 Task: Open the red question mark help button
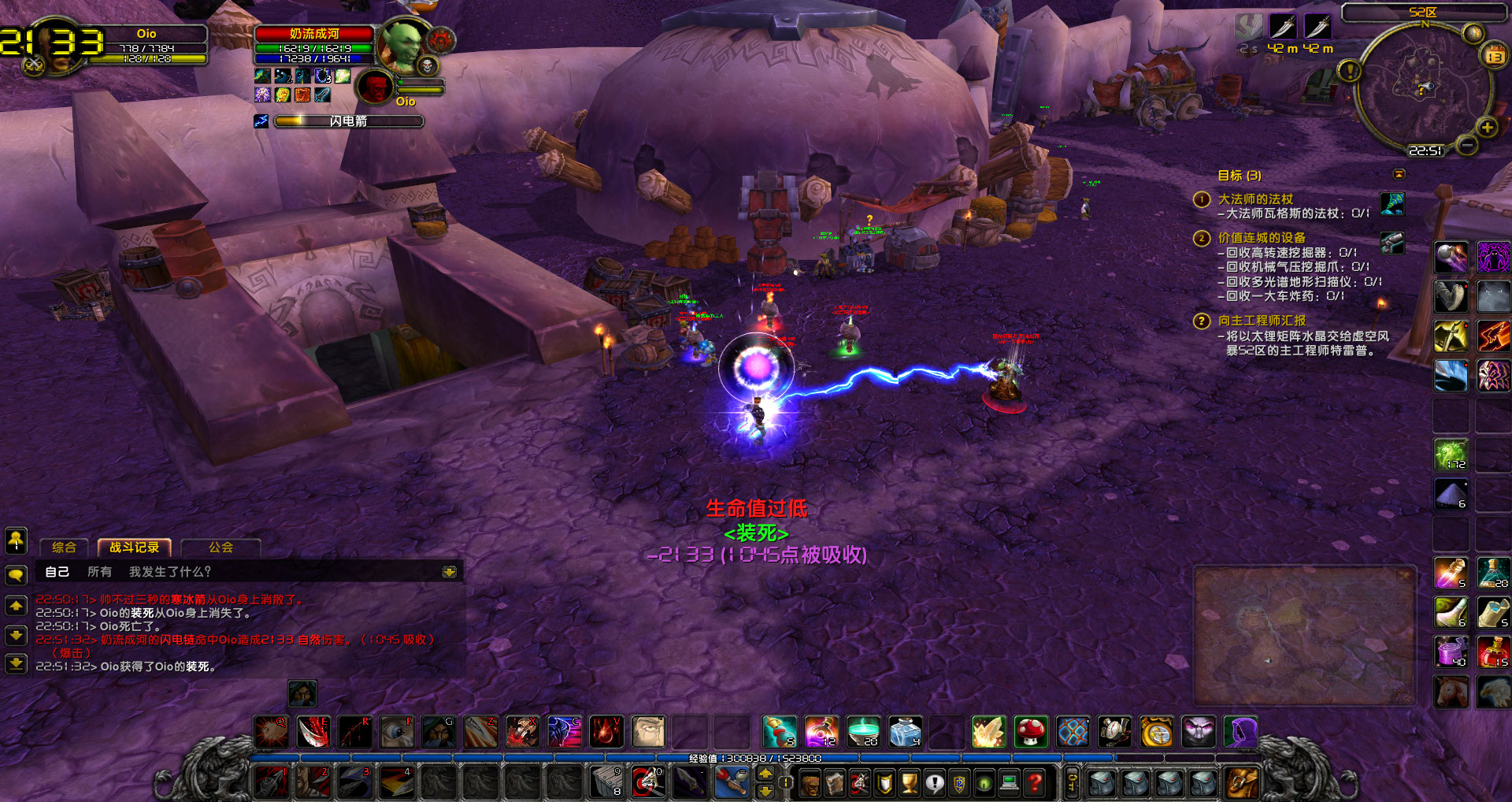1035,783
